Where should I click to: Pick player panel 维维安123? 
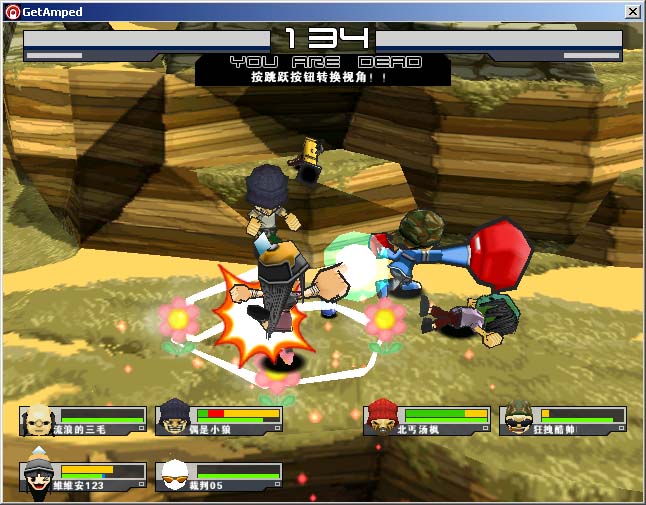(83, 476)
